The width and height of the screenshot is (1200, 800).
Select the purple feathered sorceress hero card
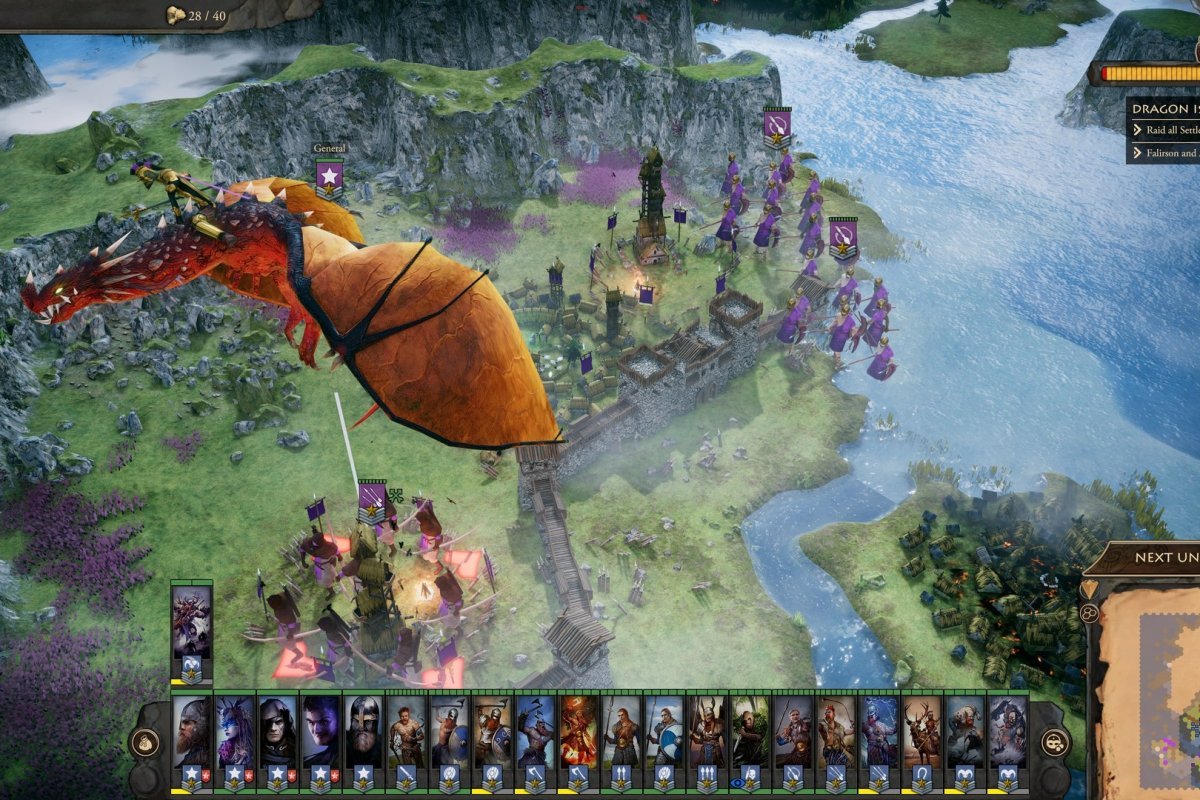click(234, 738)
